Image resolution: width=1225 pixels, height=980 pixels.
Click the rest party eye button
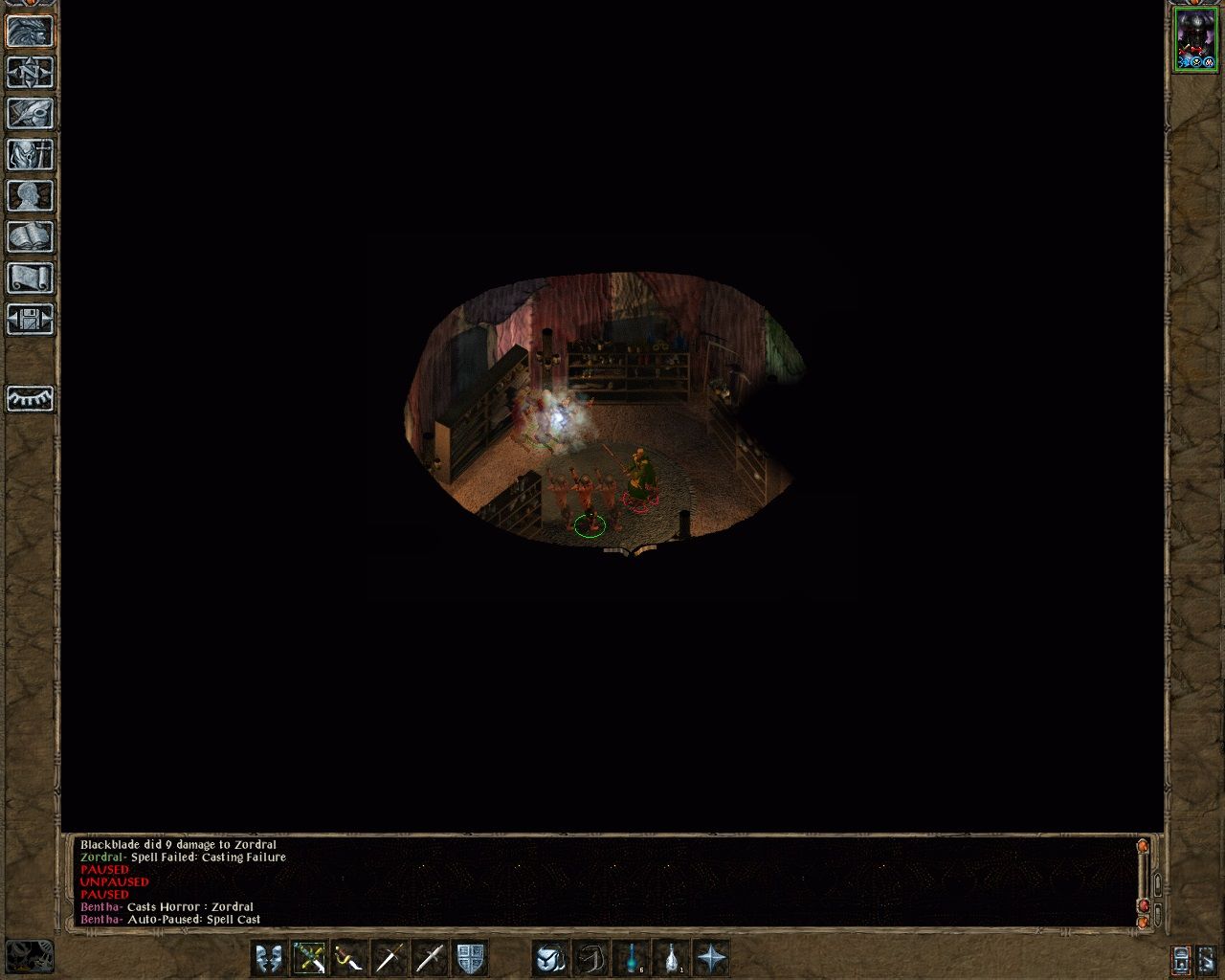(x=30, y=398)
